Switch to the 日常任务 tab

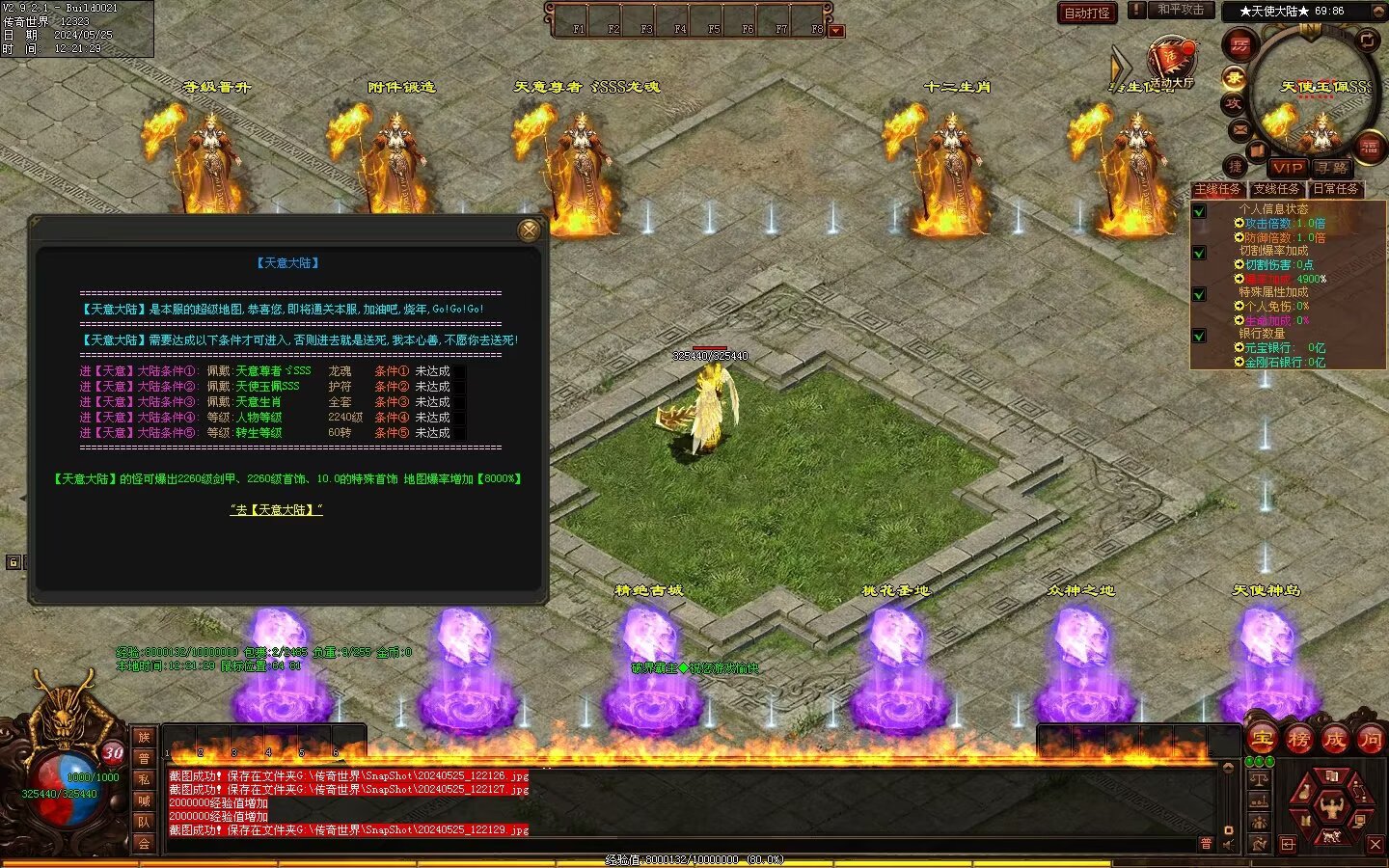coord(1336,189)
